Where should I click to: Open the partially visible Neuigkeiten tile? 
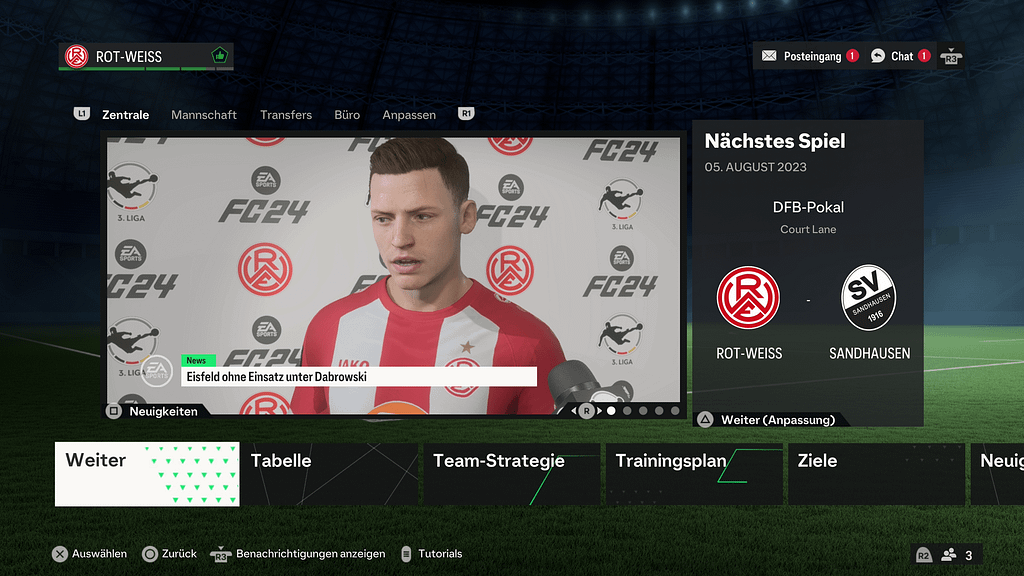997,474
